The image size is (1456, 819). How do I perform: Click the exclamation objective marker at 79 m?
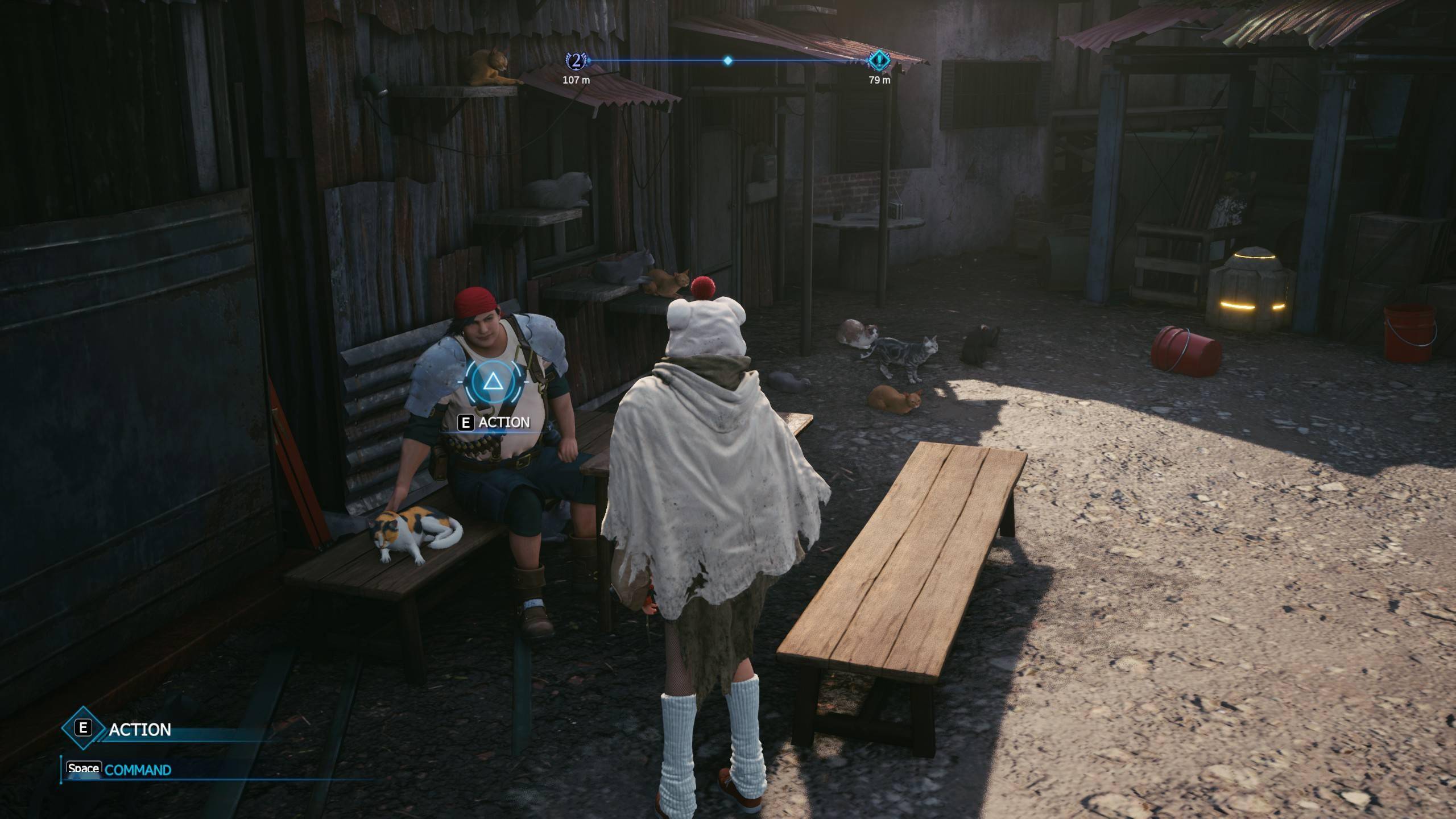pos(879,60)
